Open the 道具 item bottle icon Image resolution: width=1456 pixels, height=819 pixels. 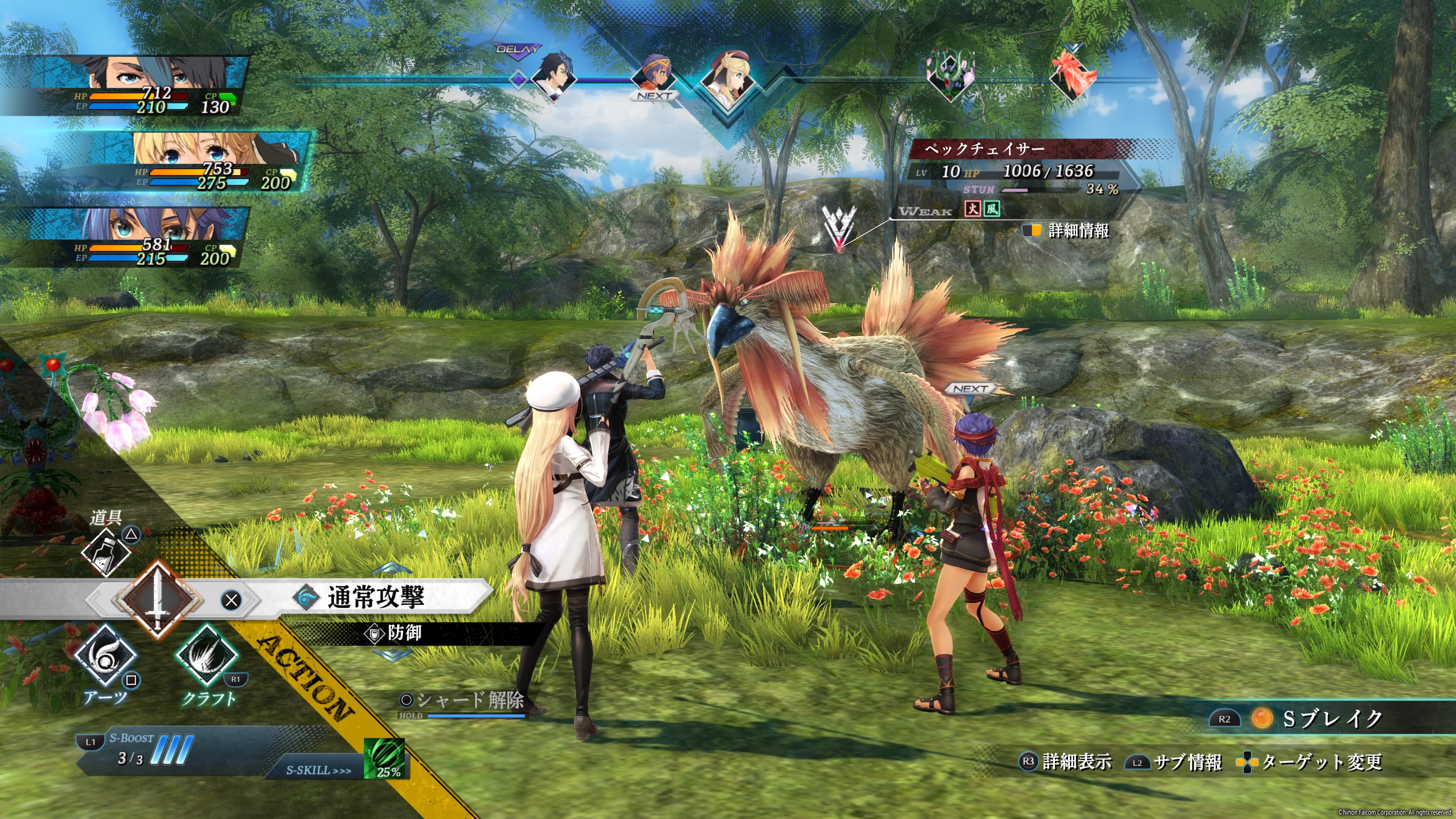106,552
